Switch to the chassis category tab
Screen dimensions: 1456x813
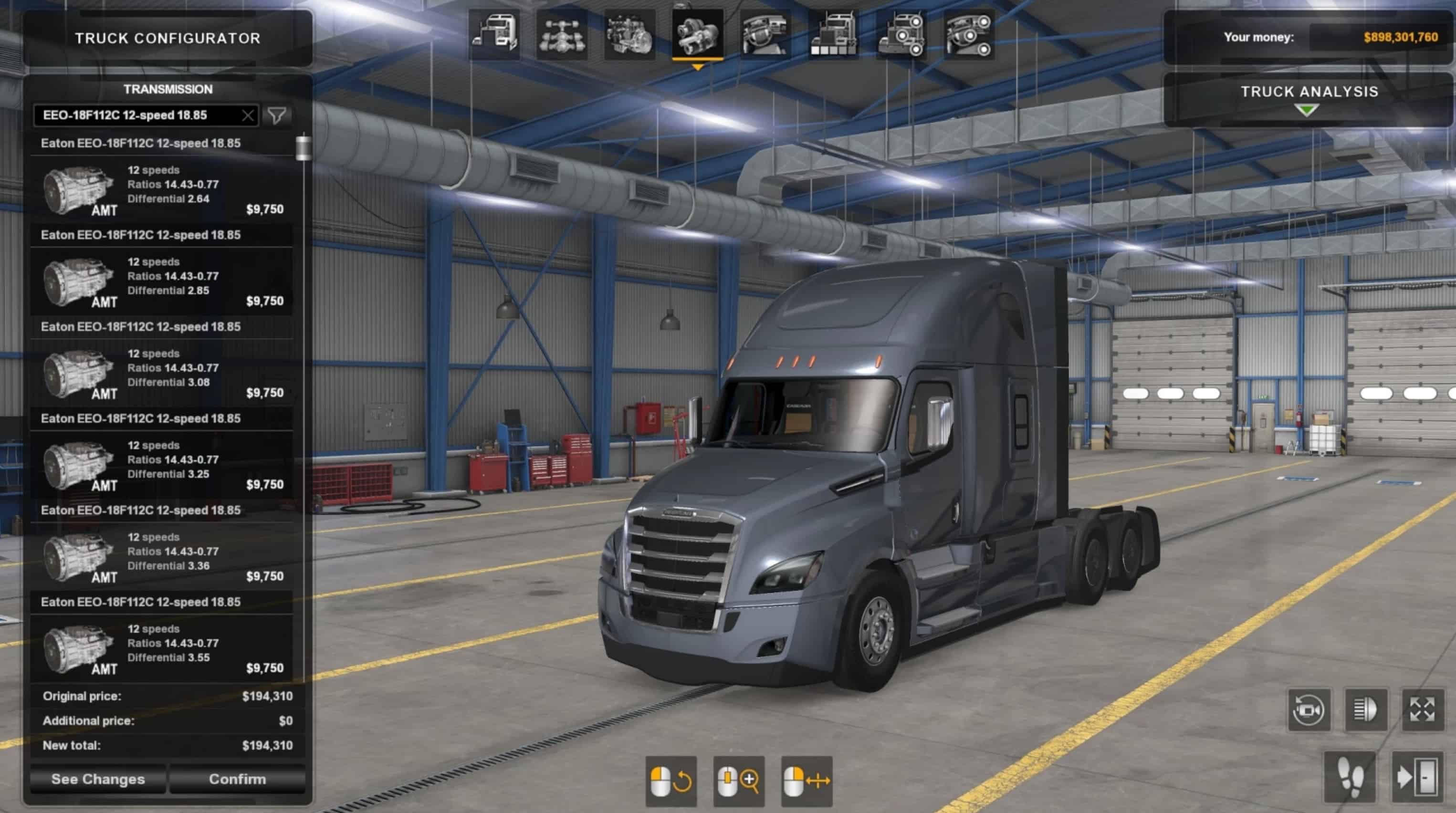[562, 36]
